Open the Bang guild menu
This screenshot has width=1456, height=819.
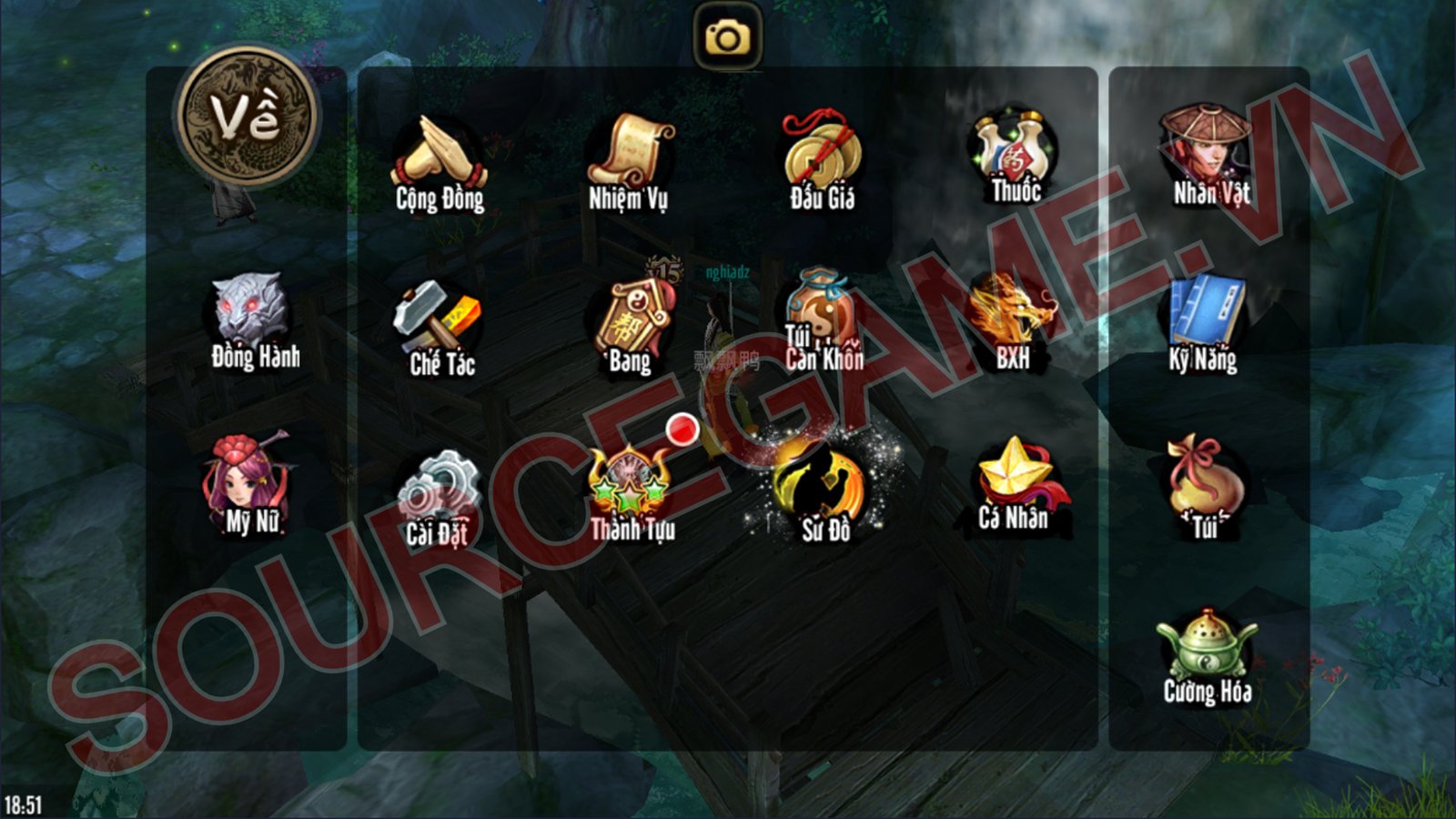click(632, 324)
